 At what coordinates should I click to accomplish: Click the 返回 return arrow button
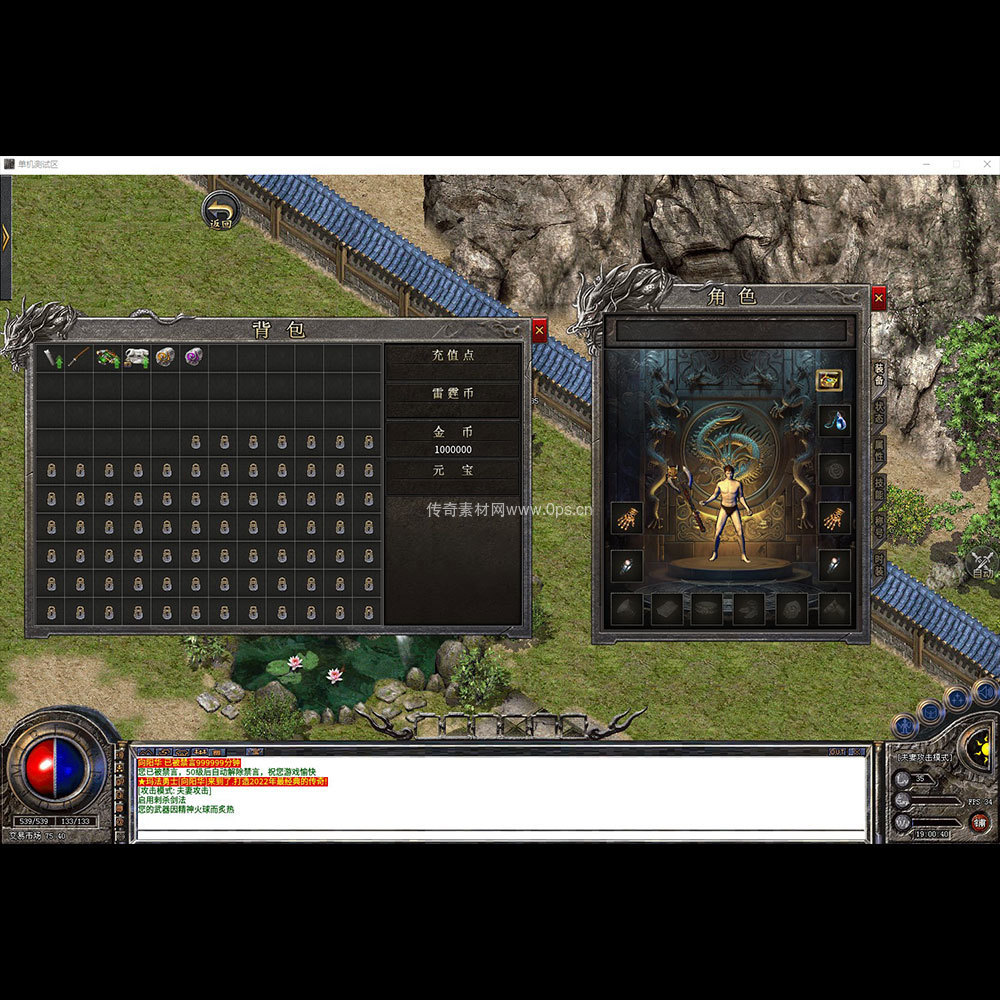point(221,211)
